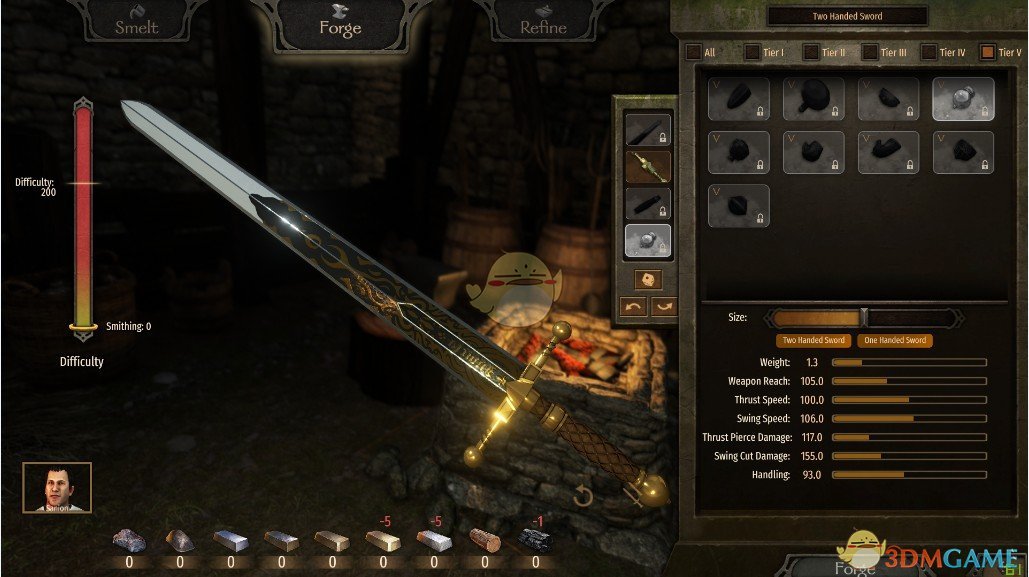
Task: Turn on the Tier III filter
Action: point(870,52)
